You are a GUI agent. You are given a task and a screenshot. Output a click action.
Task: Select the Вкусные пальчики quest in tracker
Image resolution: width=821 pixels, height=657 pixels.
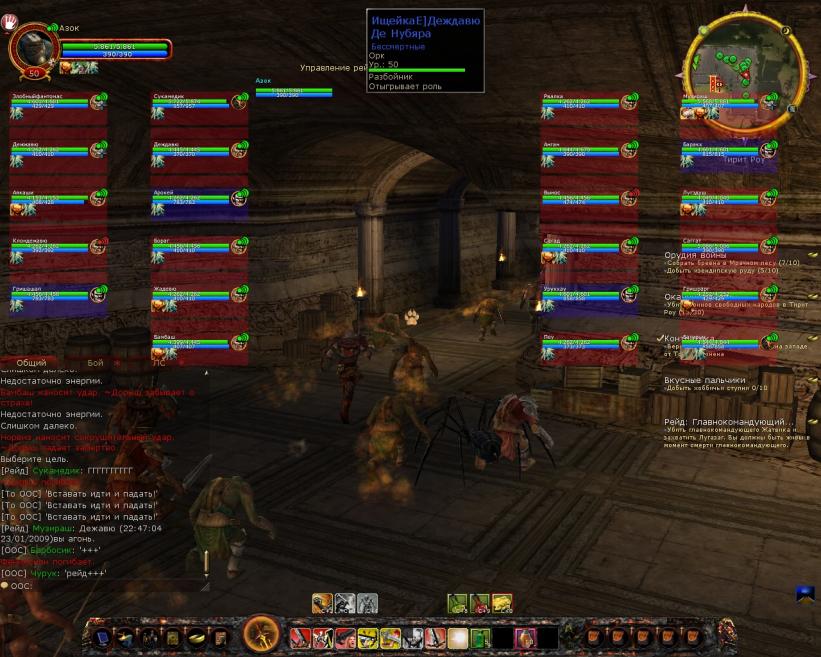pos(705,381)
